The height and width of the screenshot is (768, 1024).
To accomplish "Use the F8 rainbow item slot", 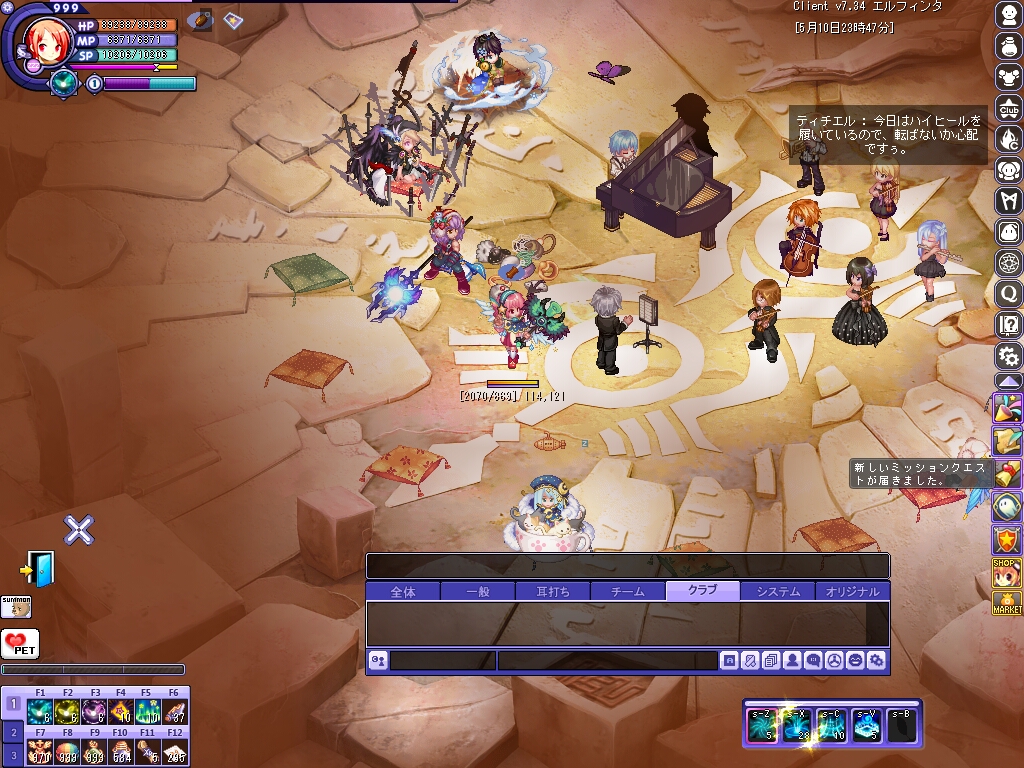I will click(67, 752).
